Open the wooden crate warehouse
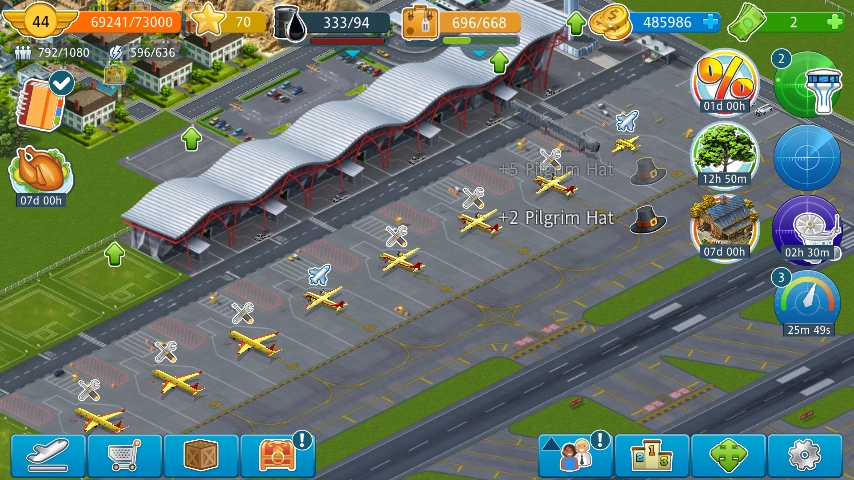 point(201,455)
